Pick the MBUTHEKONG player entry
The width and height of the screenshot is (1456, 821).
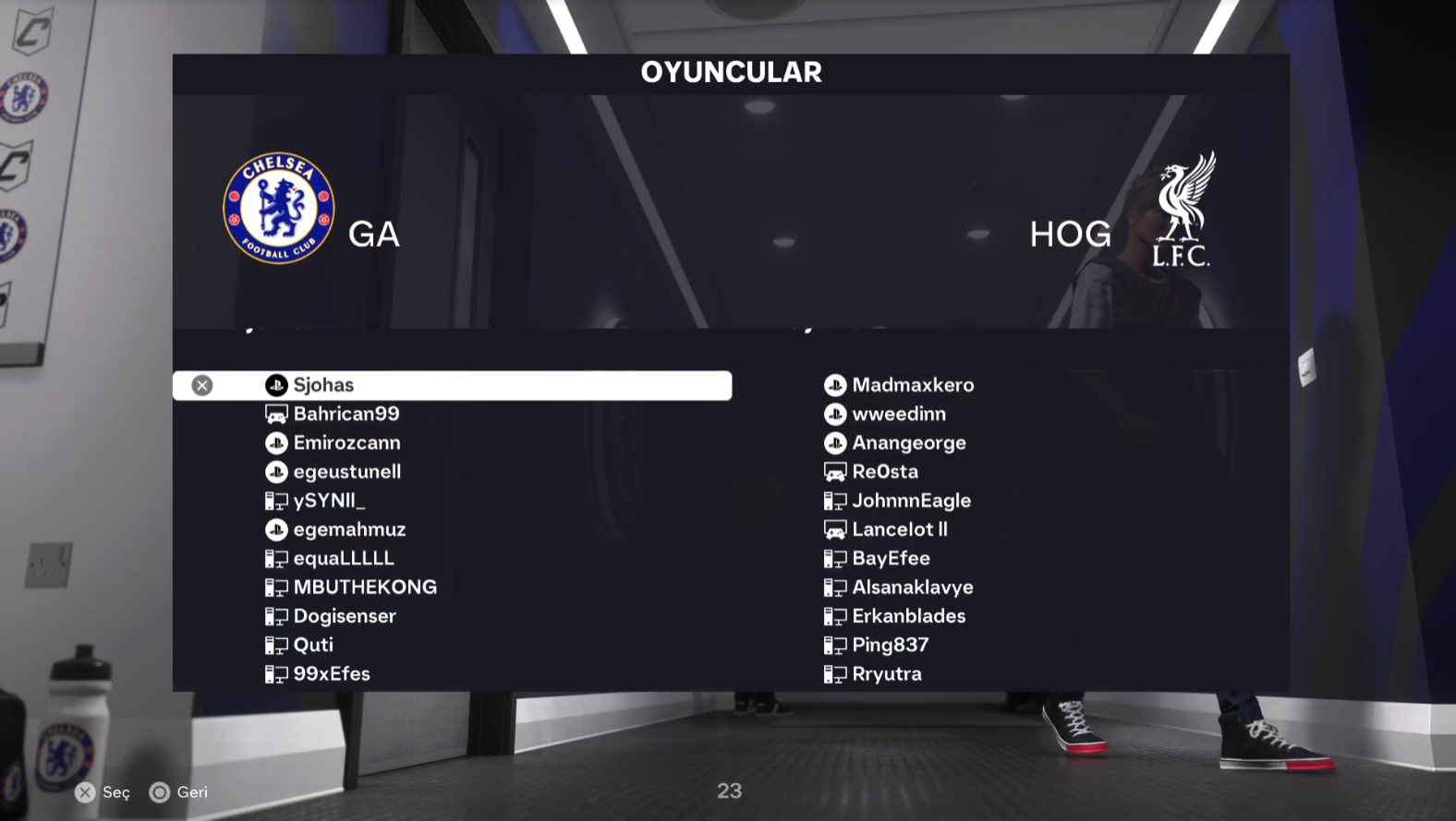(365, 587)
